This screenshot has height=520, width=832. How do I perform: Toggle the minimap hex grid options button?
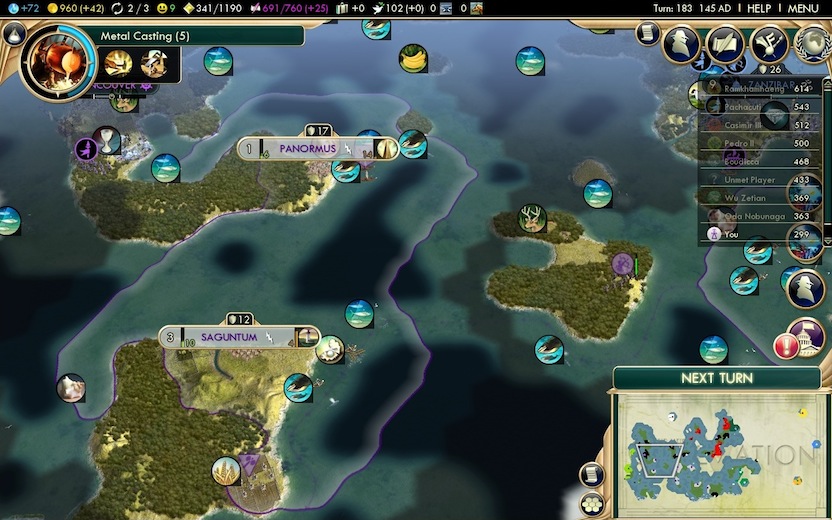click(x=593, y=504)
